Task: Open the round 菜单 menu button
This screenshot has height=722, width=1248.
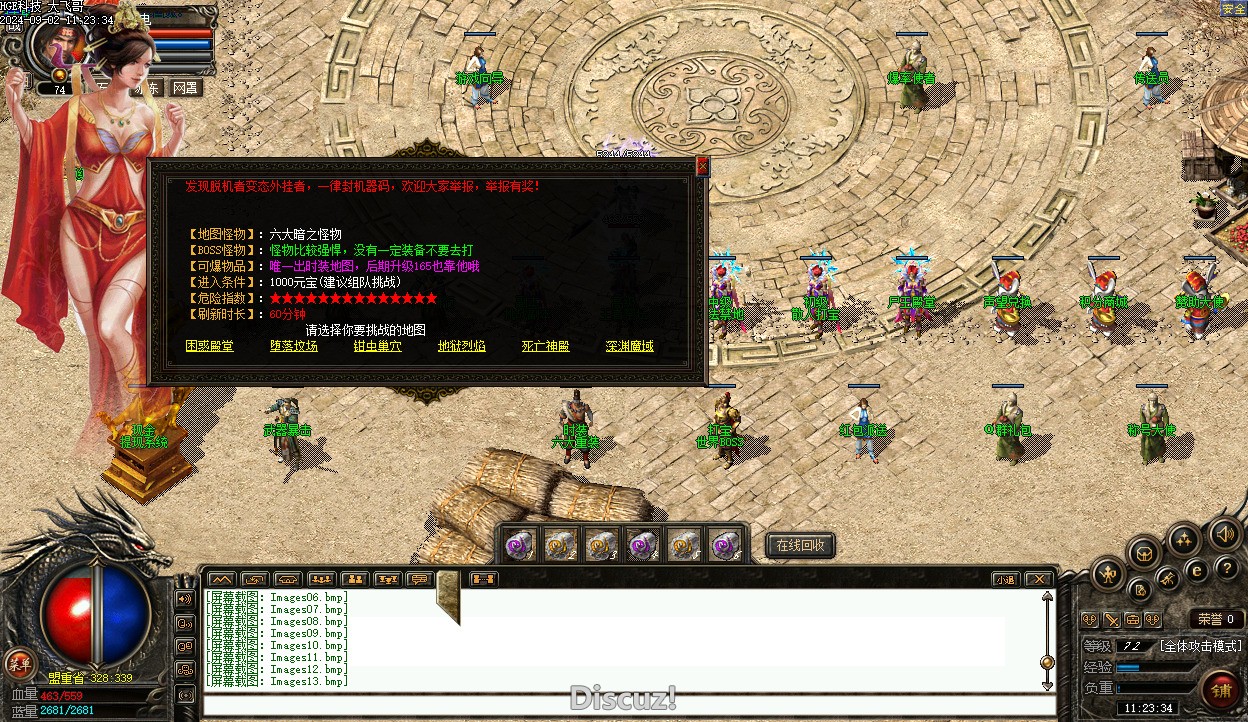Action: coord(19,663)
